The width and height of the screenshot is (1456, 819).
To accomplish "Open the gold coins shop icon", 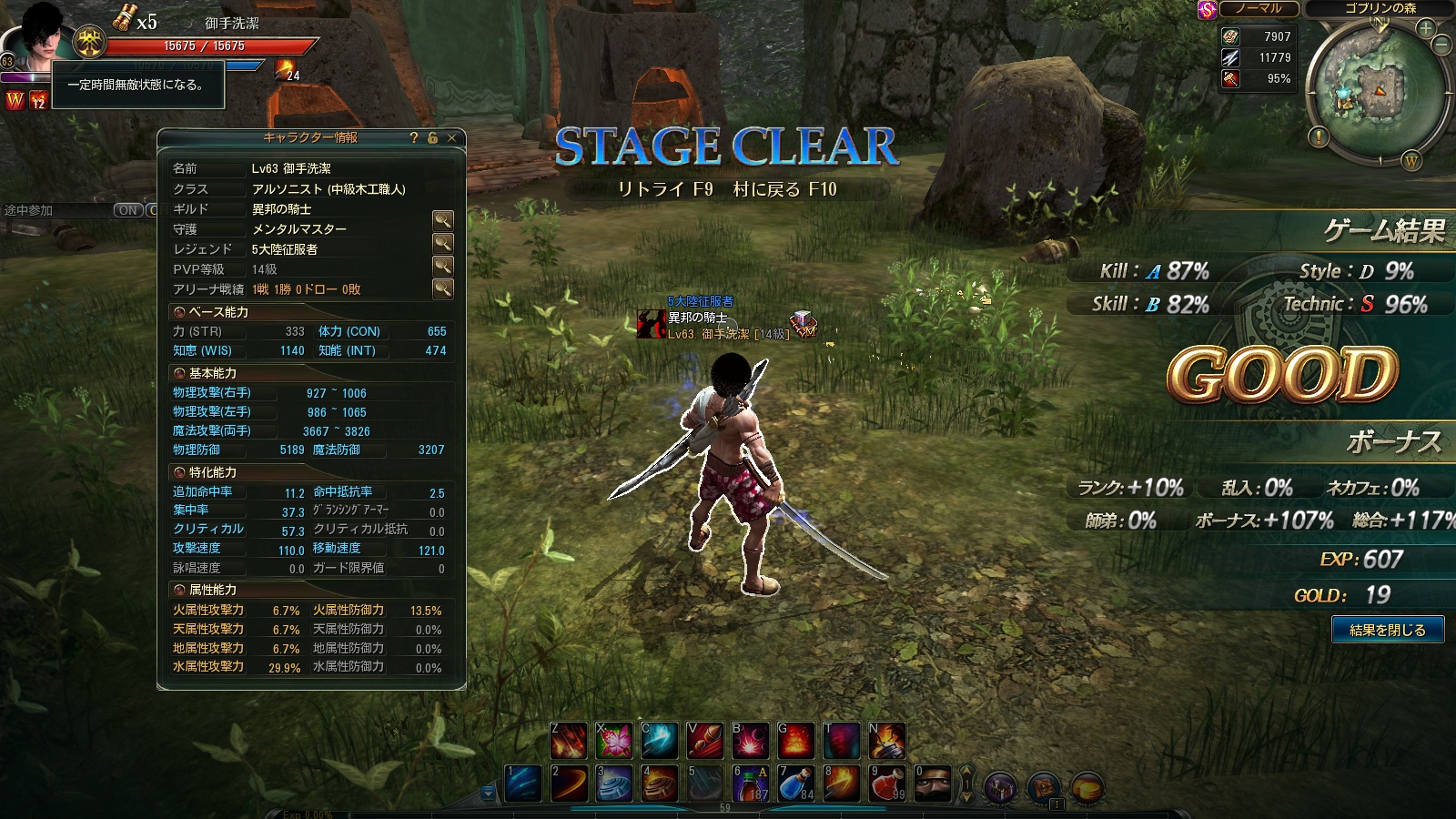I will coord(1087,787).
